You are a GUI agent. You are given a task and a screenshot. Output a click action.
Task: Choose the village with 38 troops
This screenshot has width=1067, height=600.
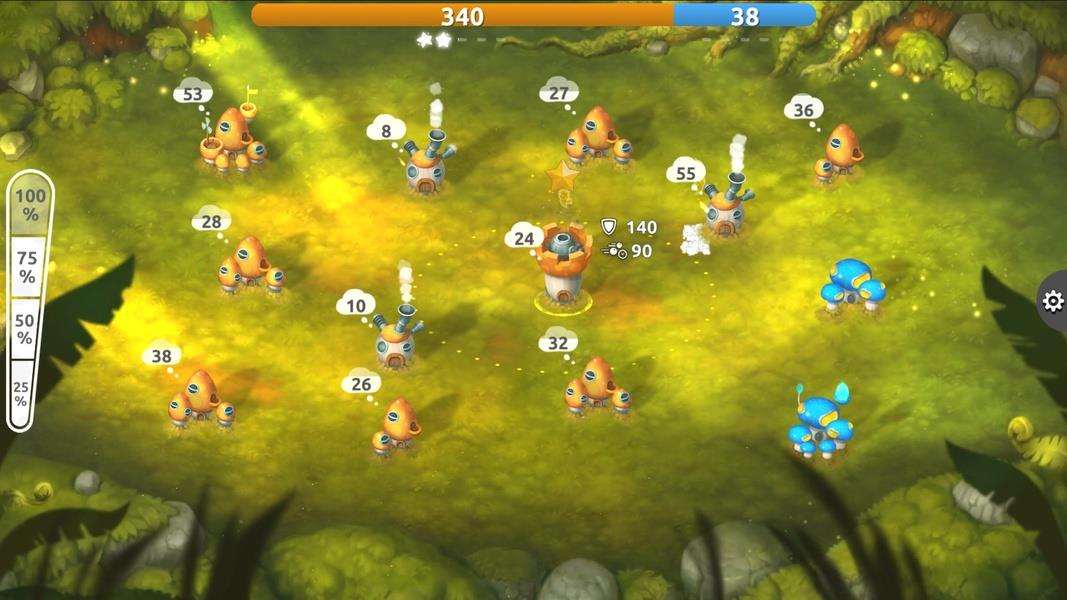tap(201, 398)
